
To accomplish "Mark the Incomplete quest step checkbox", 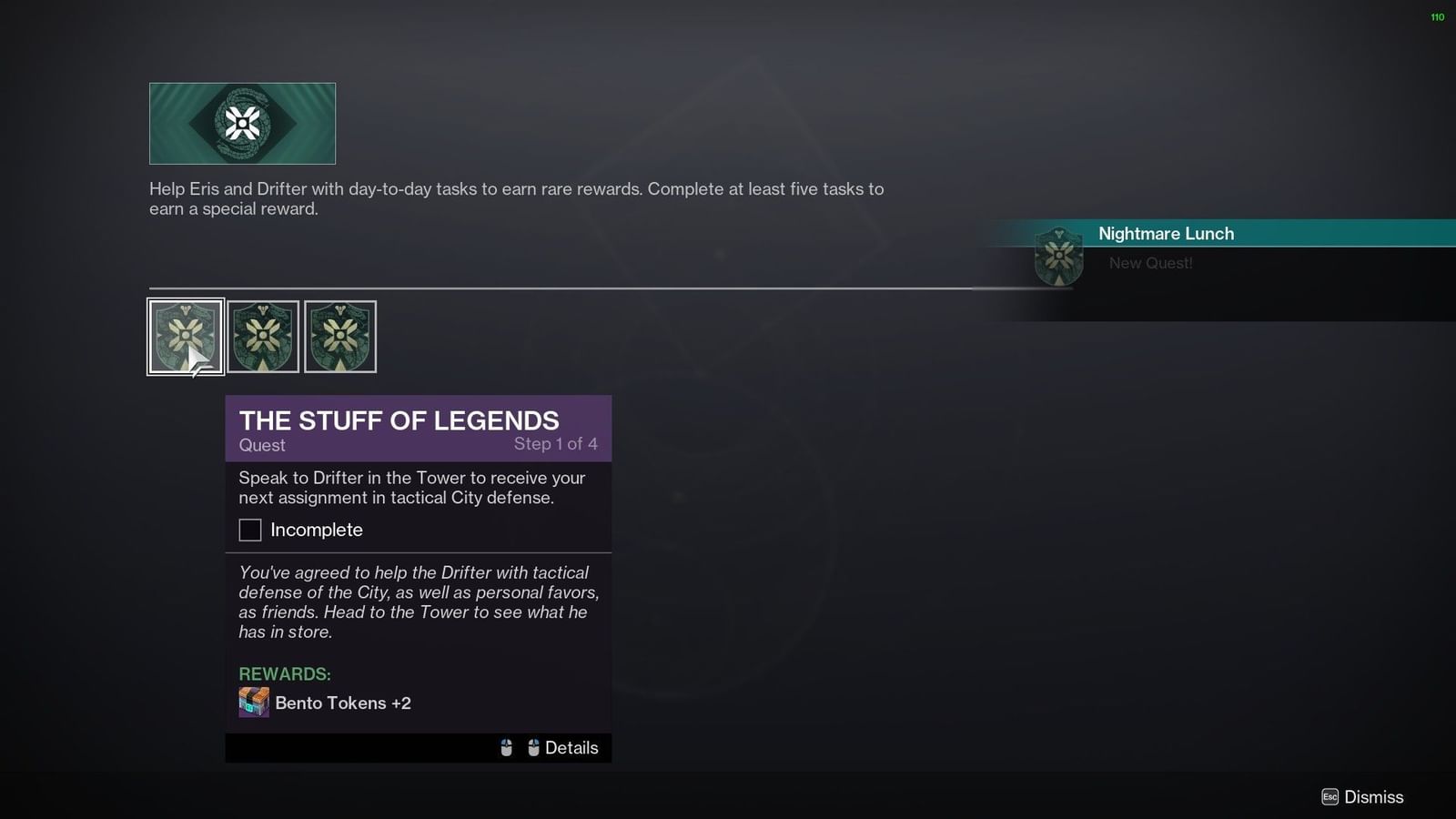I will (x=249, y=530).
